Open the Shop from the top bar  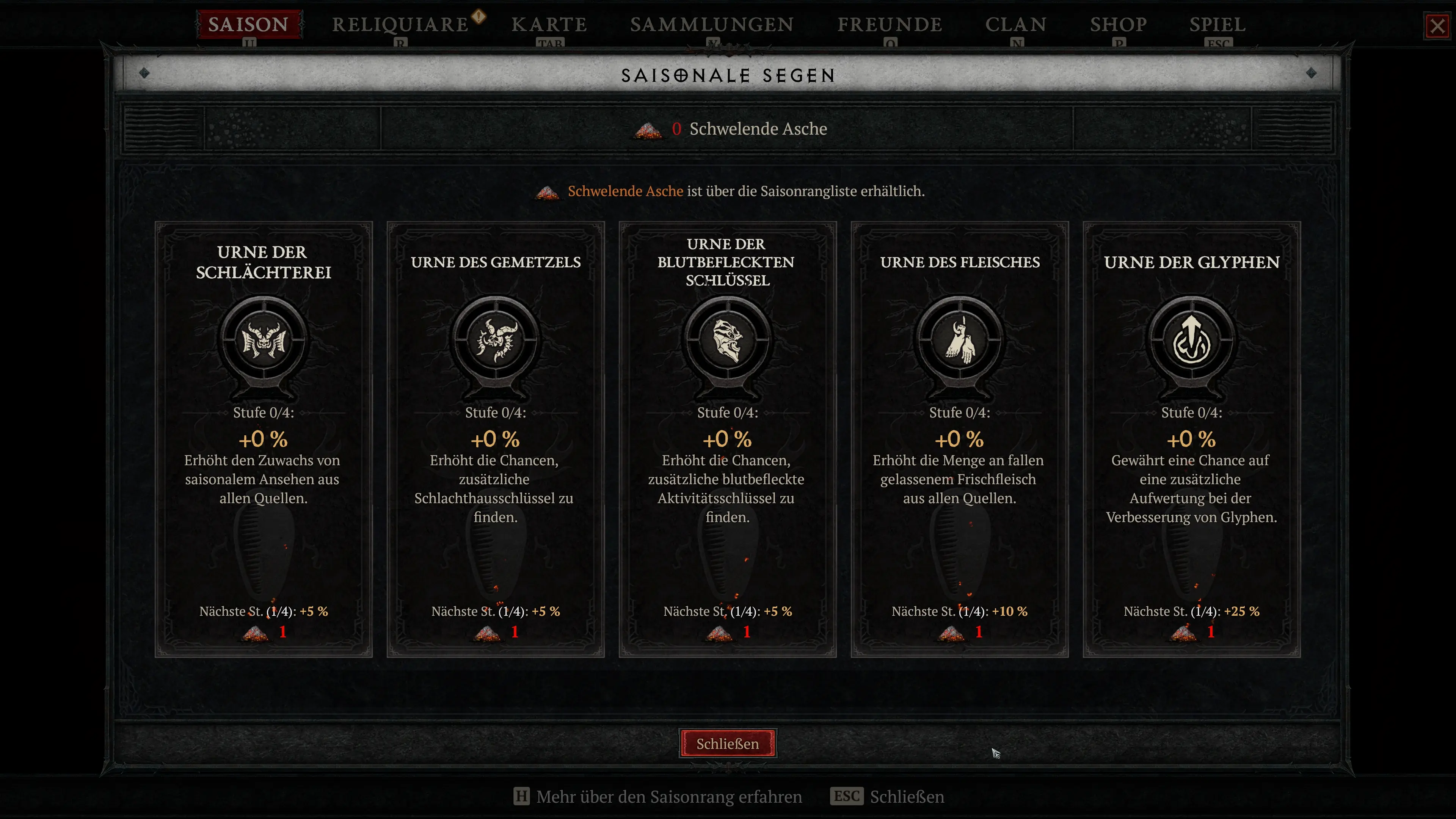(x=1117, y=24)
